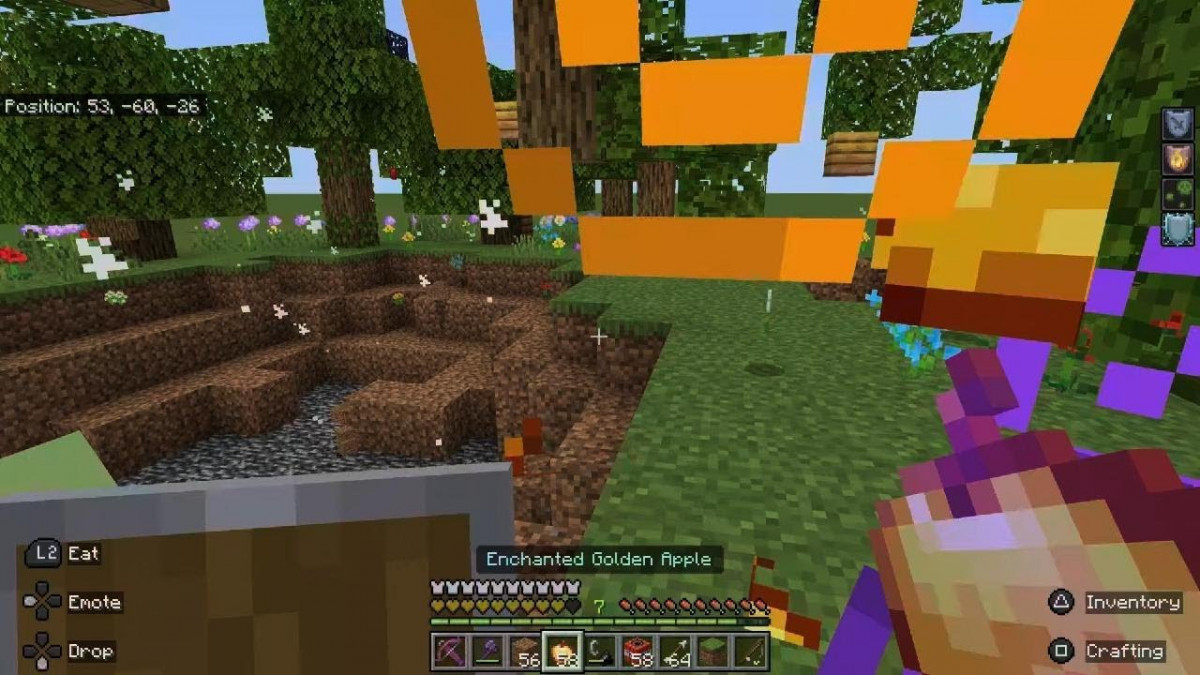
Task: Select the purple pickaxe hotbar slot
Action: coord(447,651)
